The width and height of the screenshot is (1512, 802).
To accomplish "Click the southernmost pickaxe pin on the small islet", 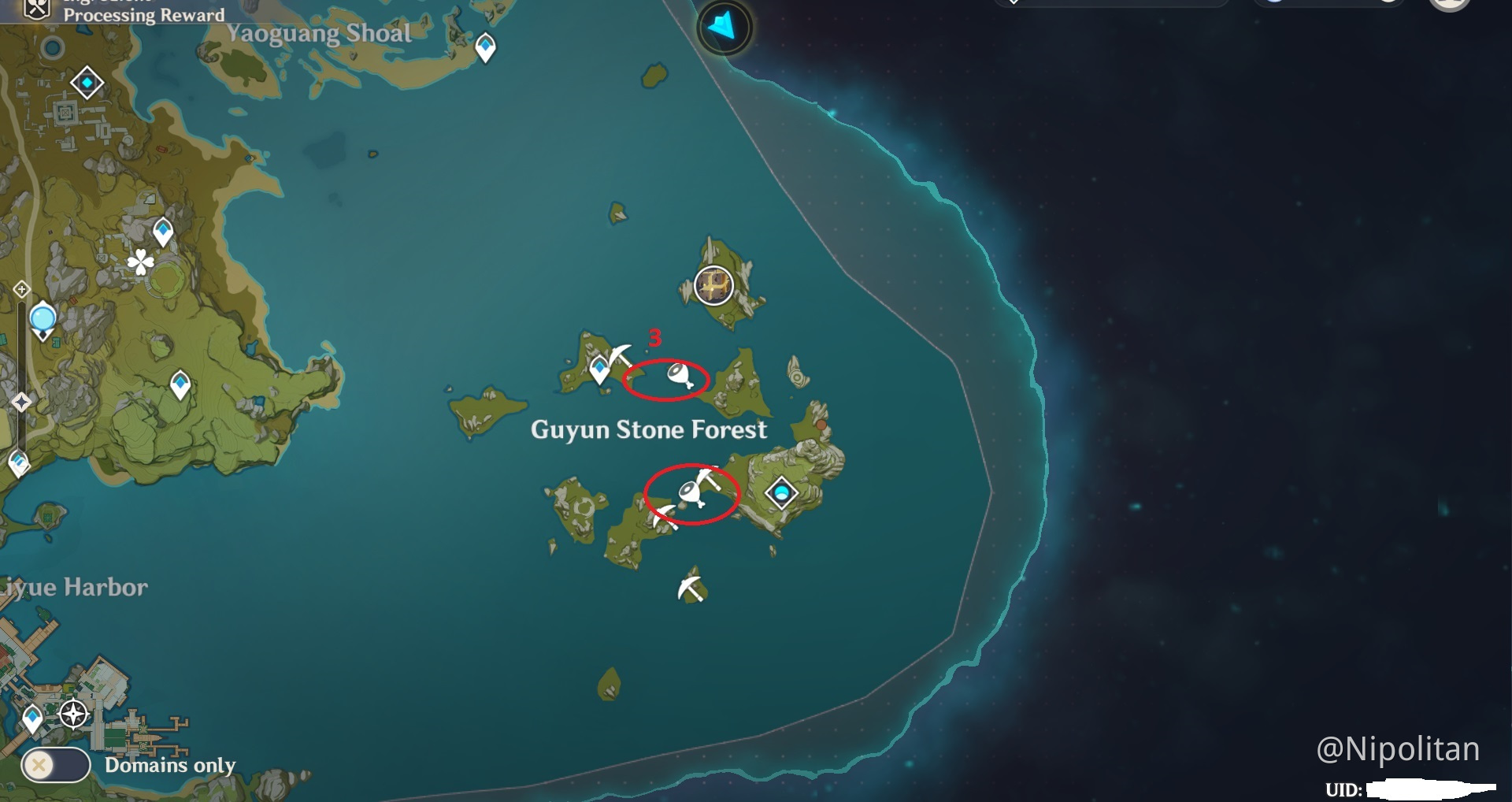I will (x=691, y=588).
